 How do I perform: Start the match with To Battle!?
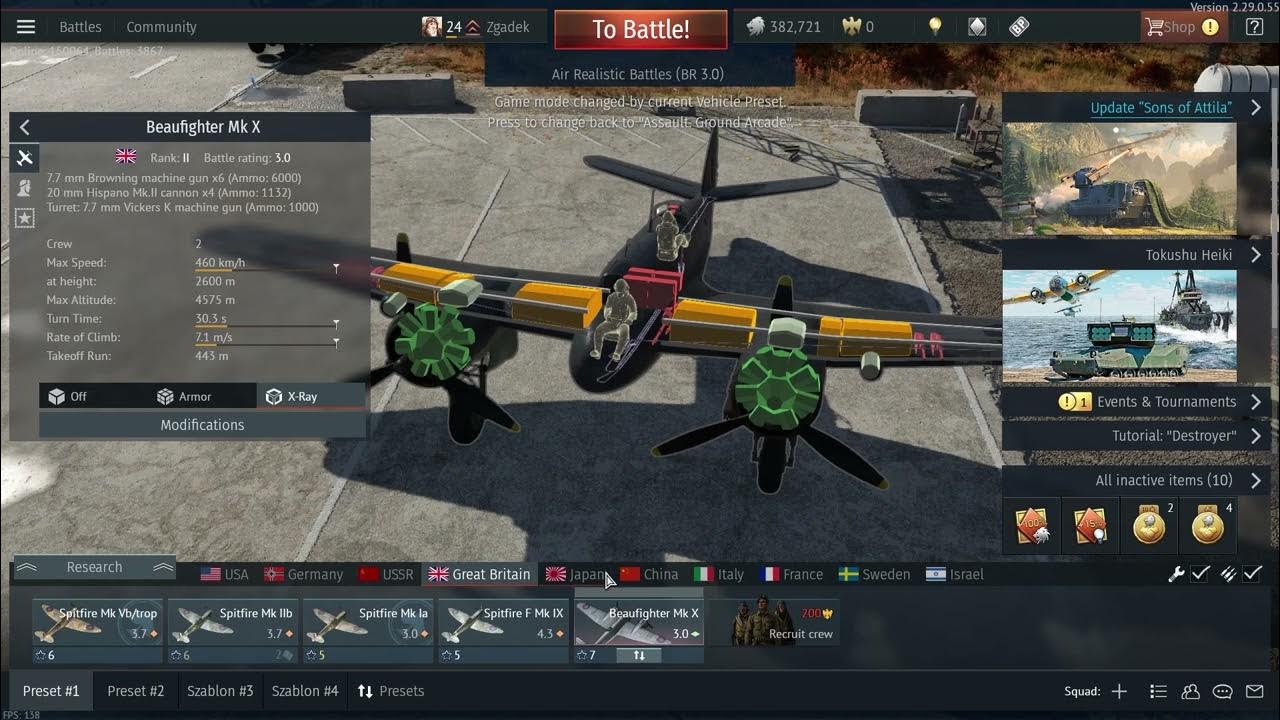[640, 29]
